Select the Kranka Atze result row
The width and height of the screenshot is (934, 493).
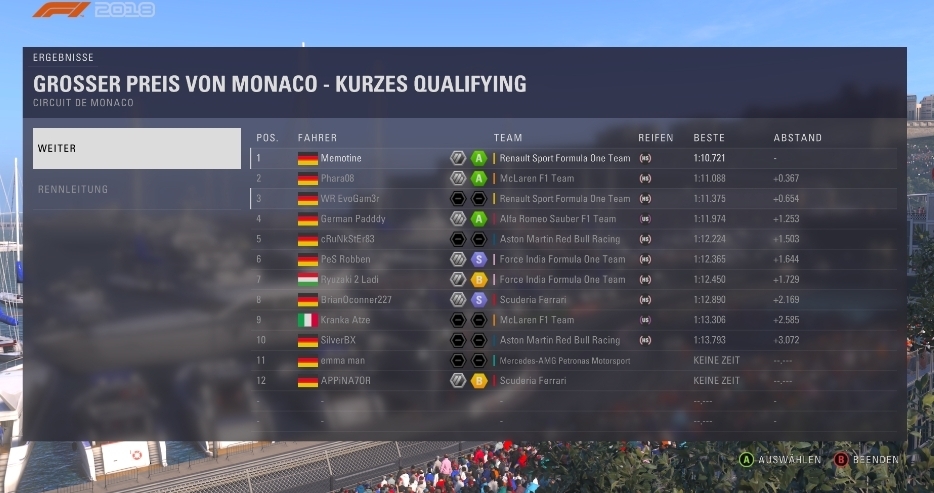tap(573, 320)
